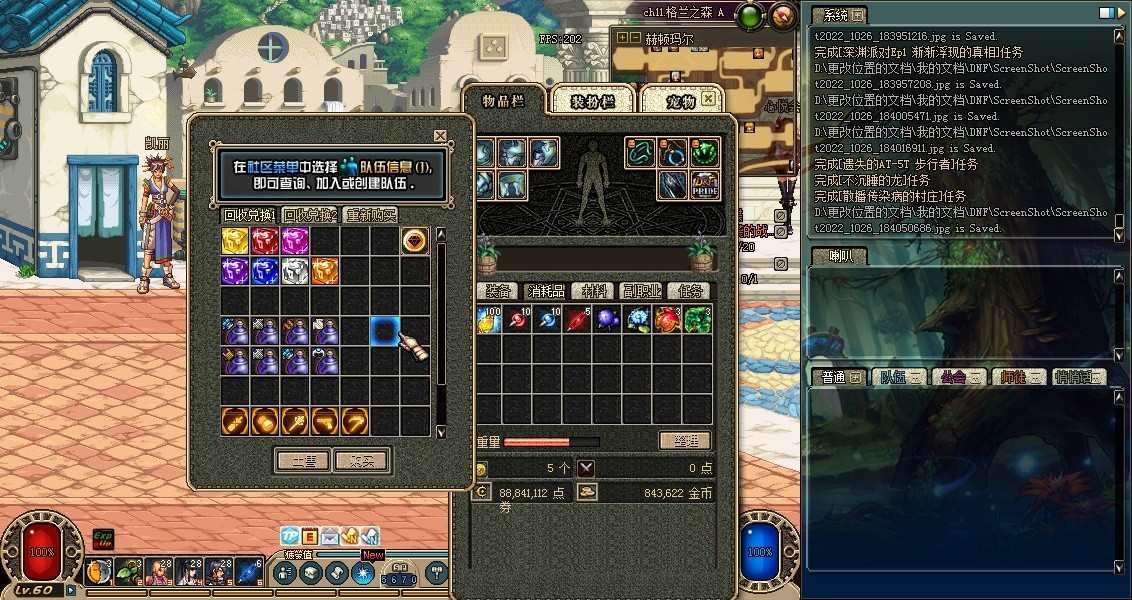The height and width of the screenshot is (600, 1132).
Task: Select the yellow potion stack of 100
Action: (488, 321)
